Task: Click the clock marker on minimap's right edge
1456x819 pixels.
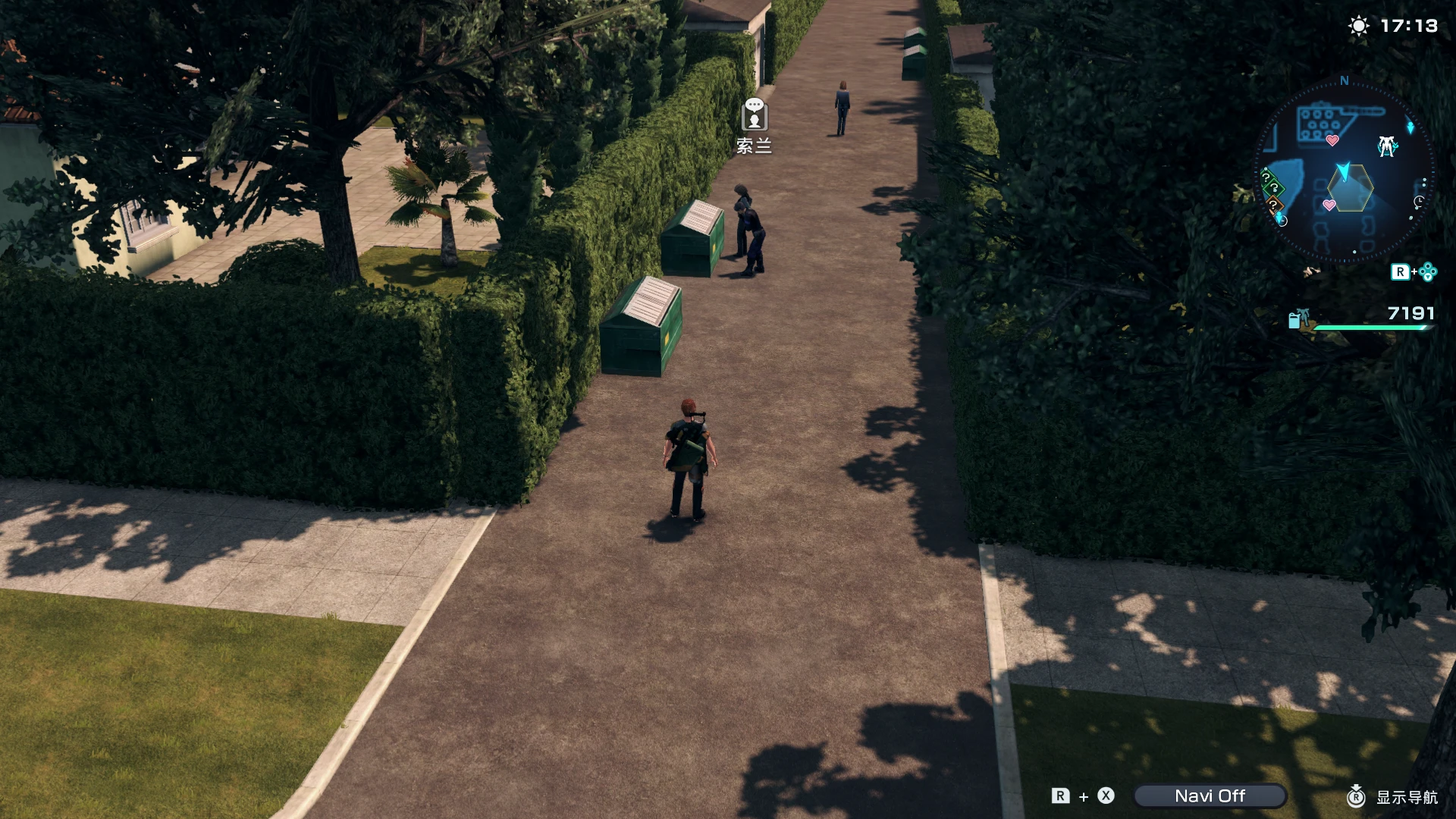Action: tap(1419, 202)
